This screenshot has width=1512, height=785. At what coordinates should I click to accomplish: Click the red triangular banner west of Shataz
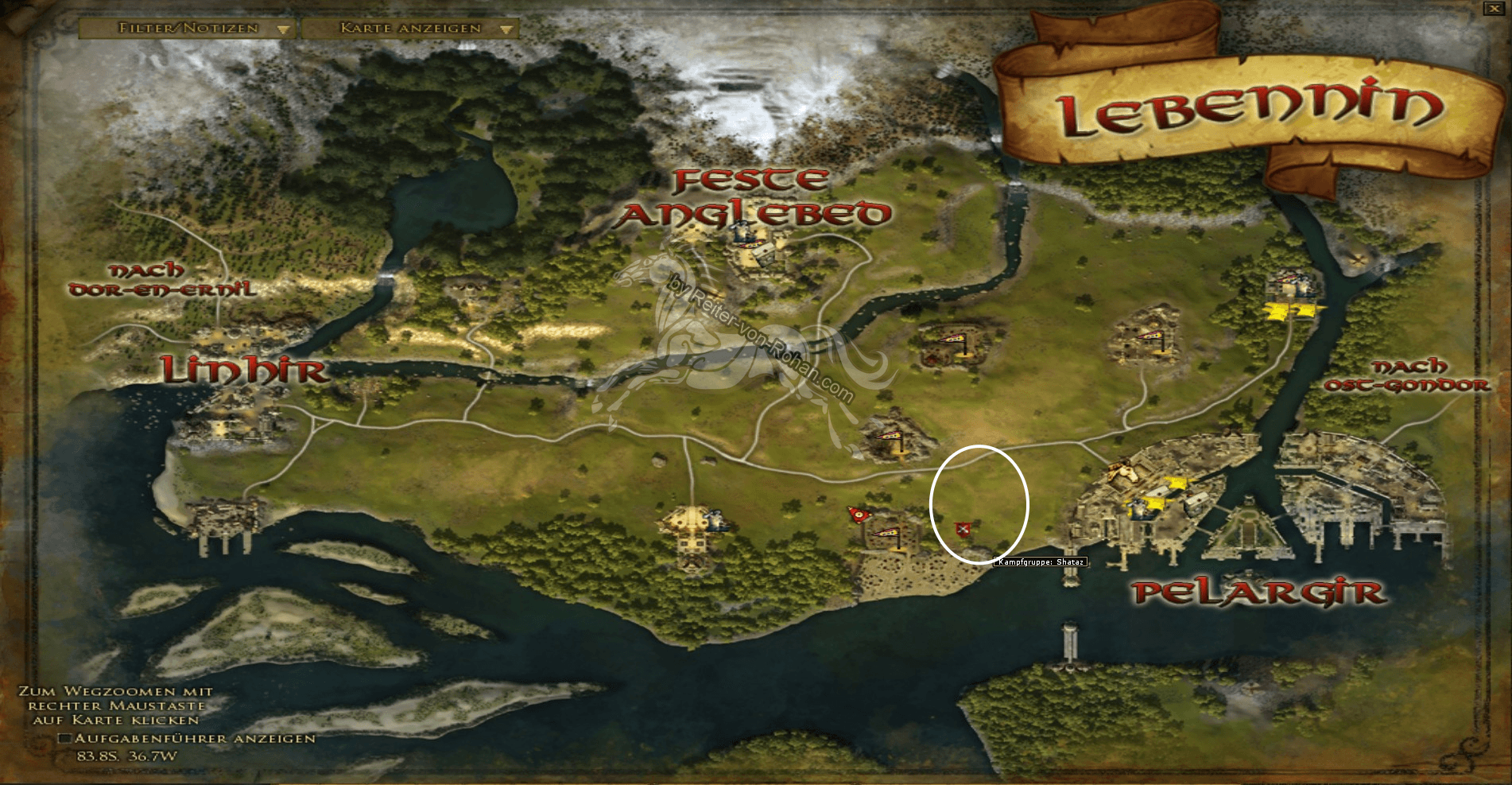coord(859,515)
